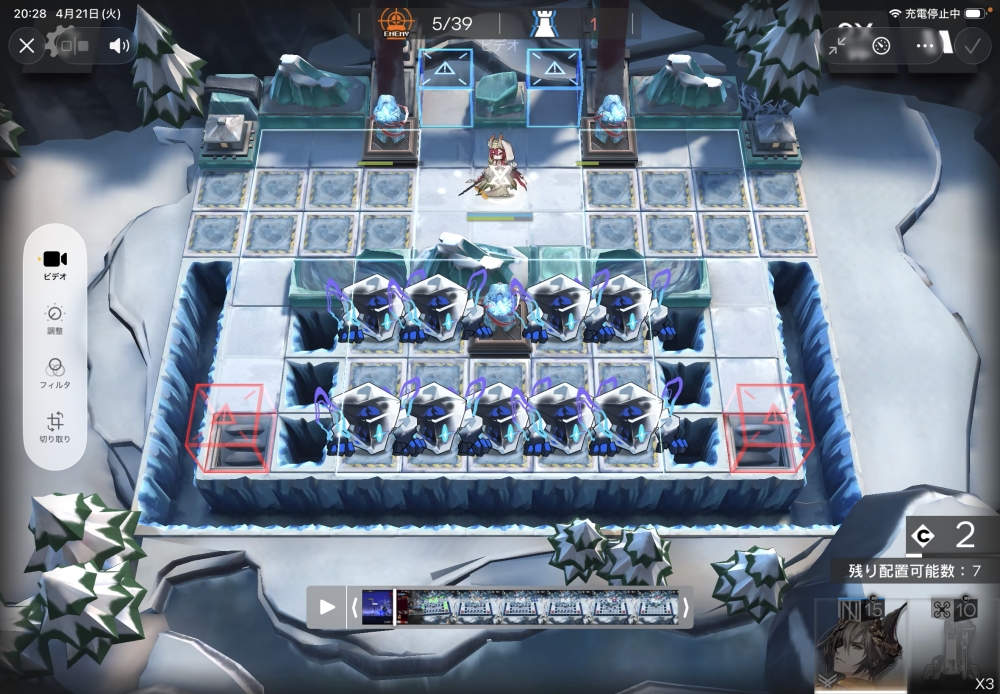Select the cost 10 drone device card
The image size is (1000, 694).
pyautogui.click(x=950, y=645)
